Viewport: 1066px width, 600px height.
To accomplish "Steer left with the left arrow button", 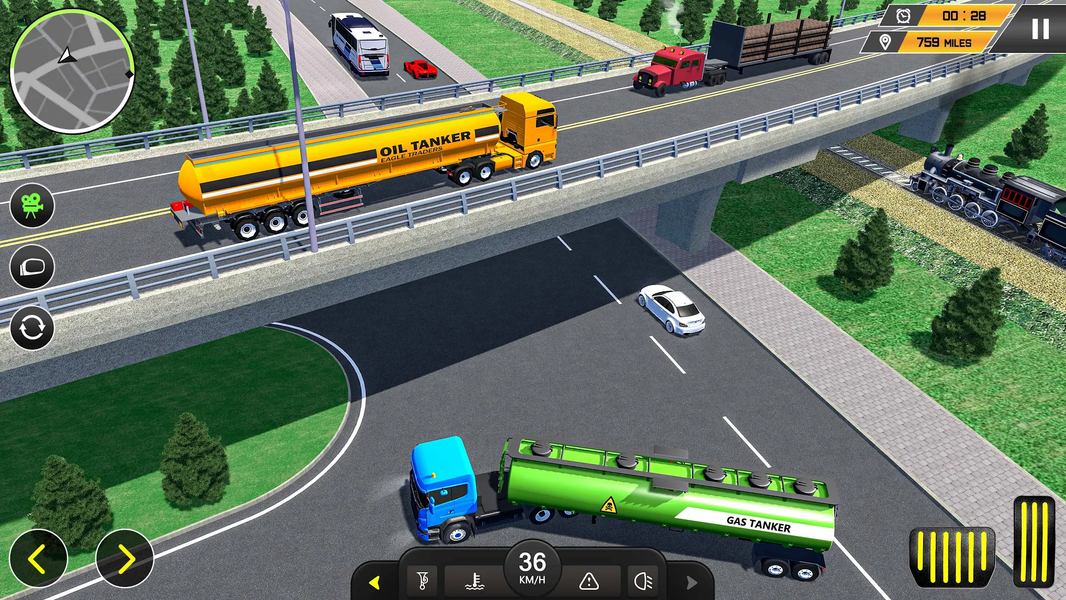I will pos(38,558).
